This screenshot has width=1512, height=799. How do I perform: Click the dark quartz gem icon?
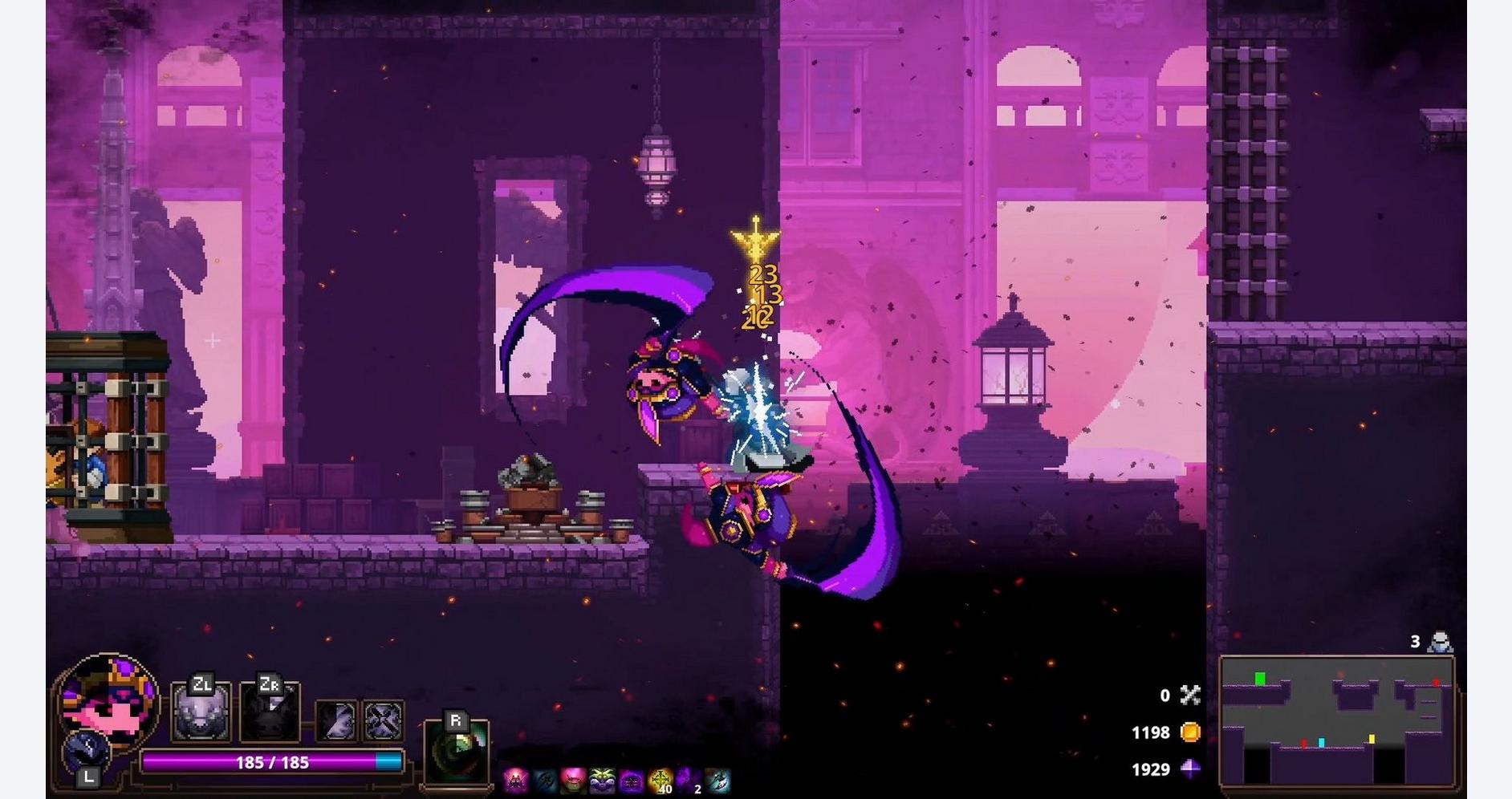tap(1190, 769)
